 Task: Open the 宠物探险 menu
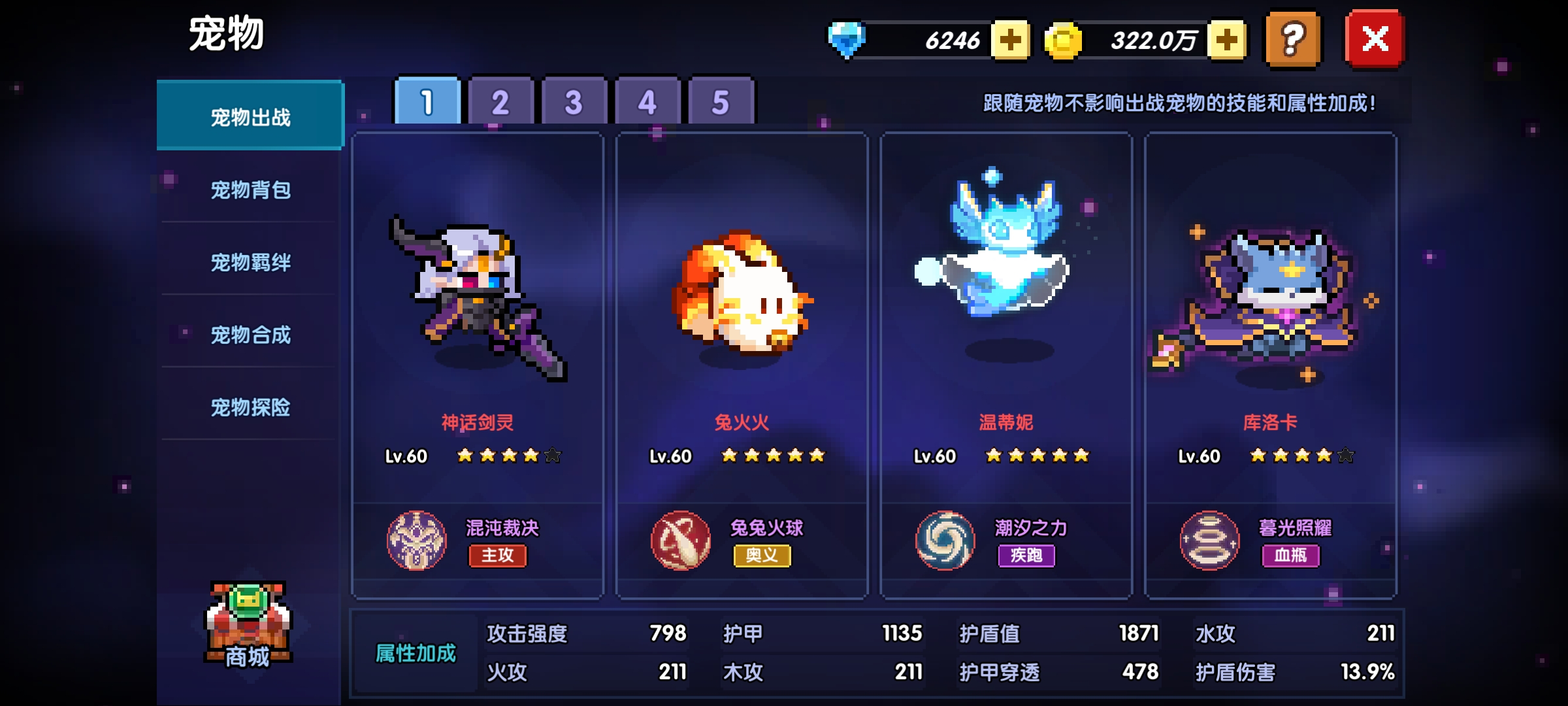[250, 408]
